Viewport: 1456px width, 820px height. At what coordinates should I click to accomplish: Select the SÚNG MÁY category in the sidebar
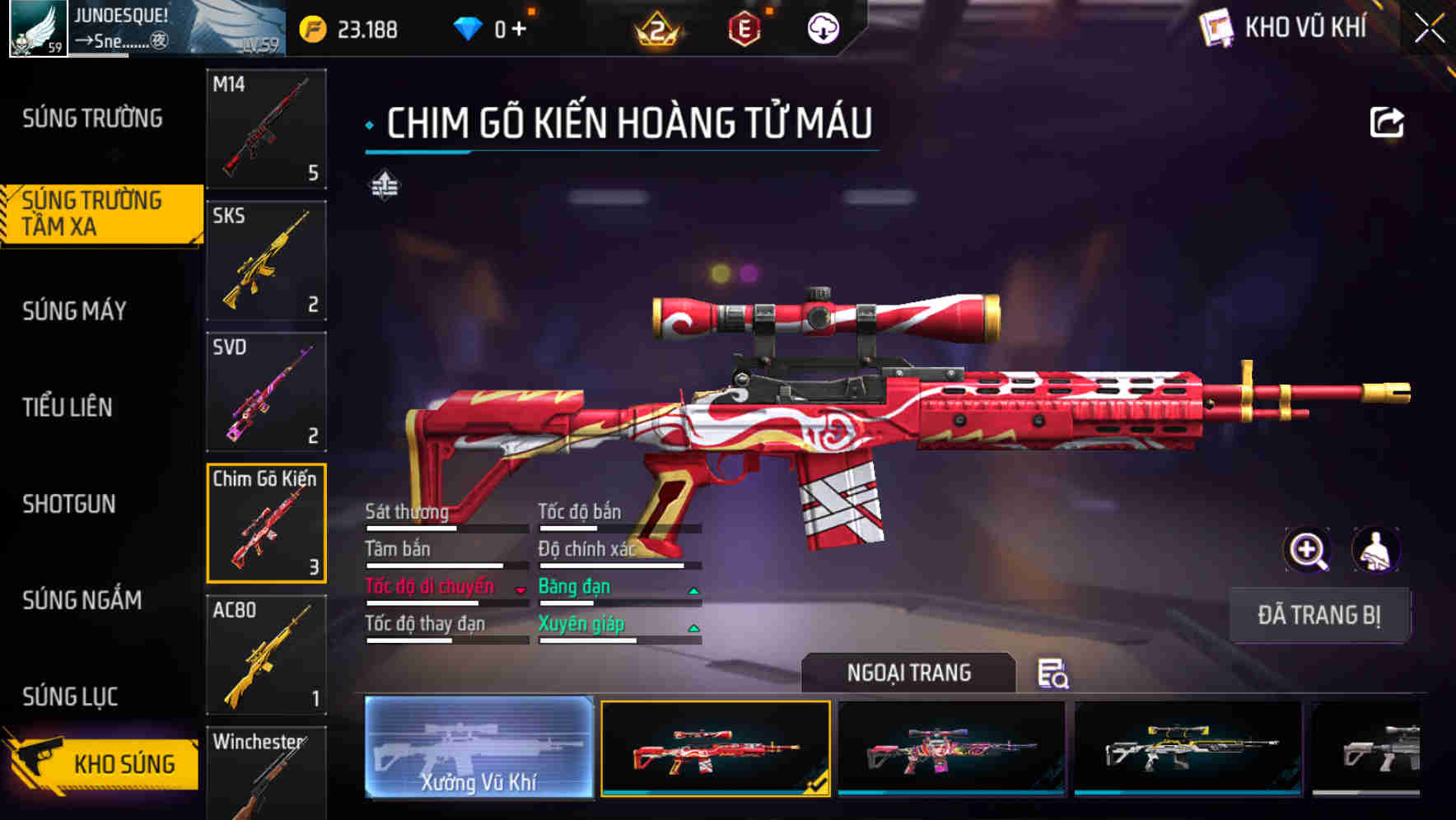[76, 310]
